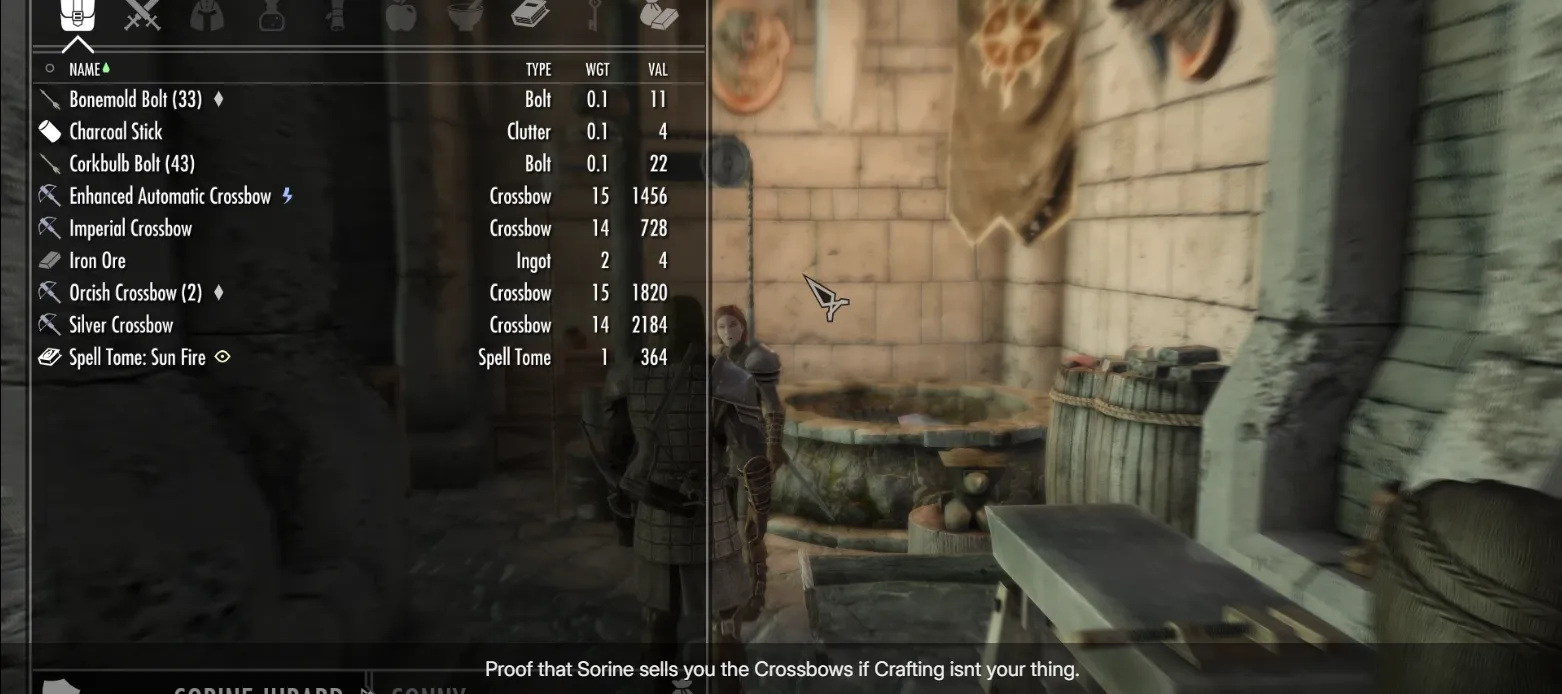Pick Spell Tome: Sun Fire
Image resolution: width=1562 pixels, height=694 pixels.
click(137, 358)
